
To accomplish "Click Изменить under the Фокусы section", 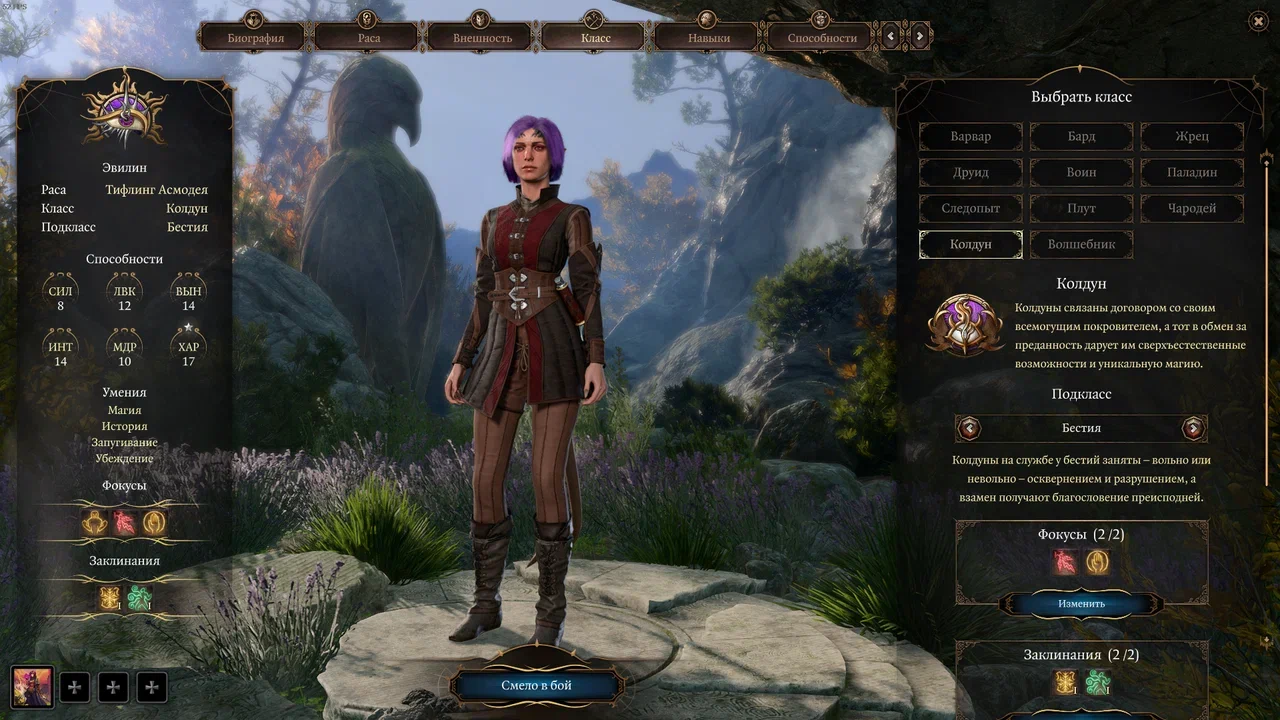I will click(x=1080, y=604).
